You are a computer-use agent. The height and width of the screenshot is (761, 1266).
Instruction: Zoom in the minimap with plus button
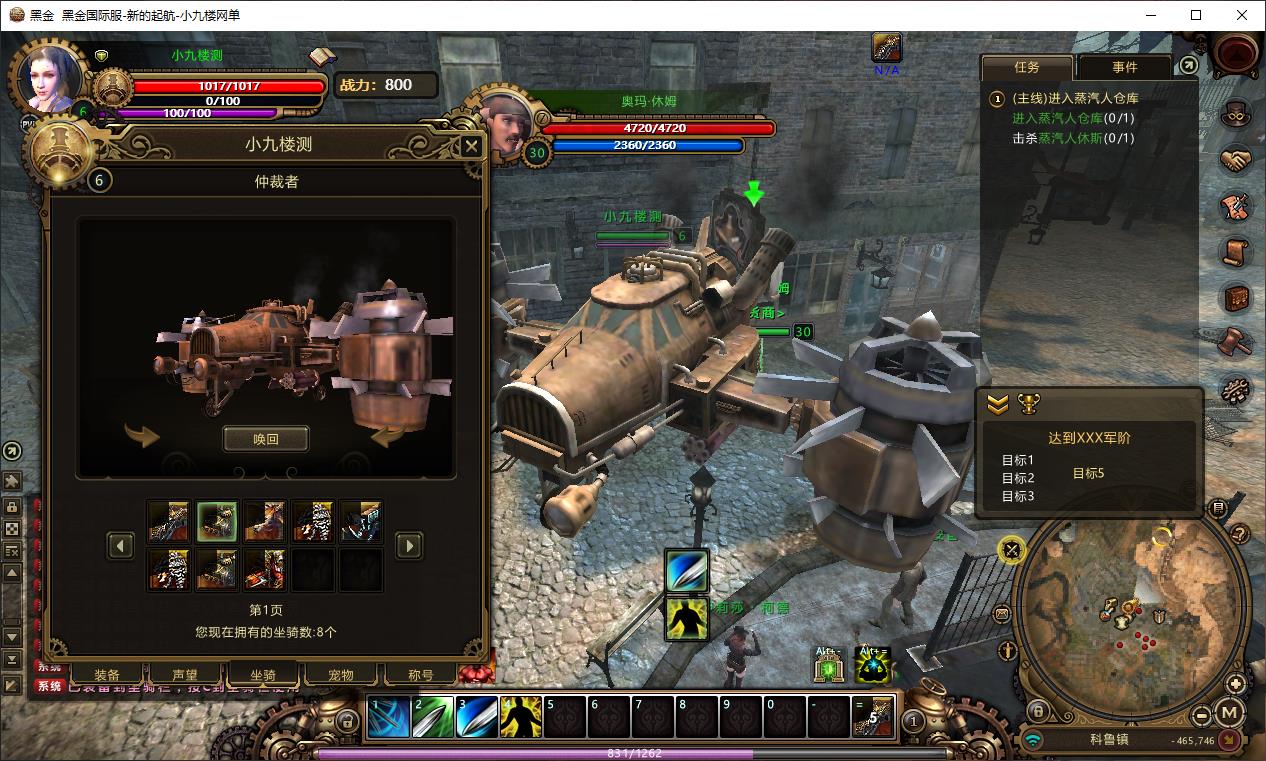pyautogui.click(x=1237, y=684)
